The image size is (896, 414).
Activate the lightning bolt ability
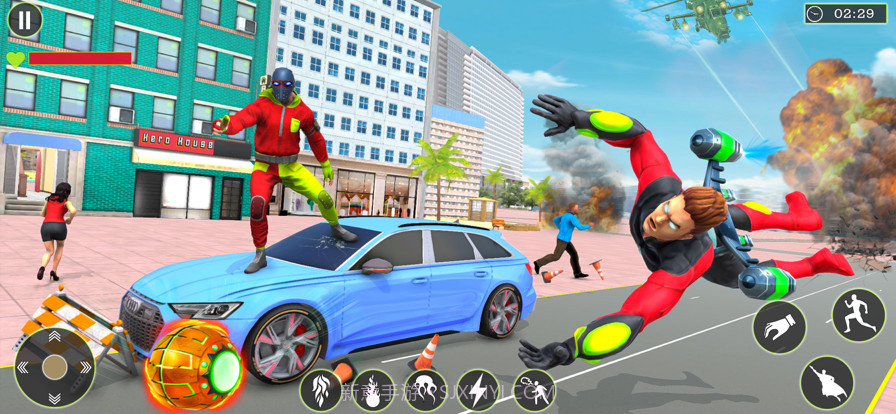pyautogui.click(x=479, y=390)
